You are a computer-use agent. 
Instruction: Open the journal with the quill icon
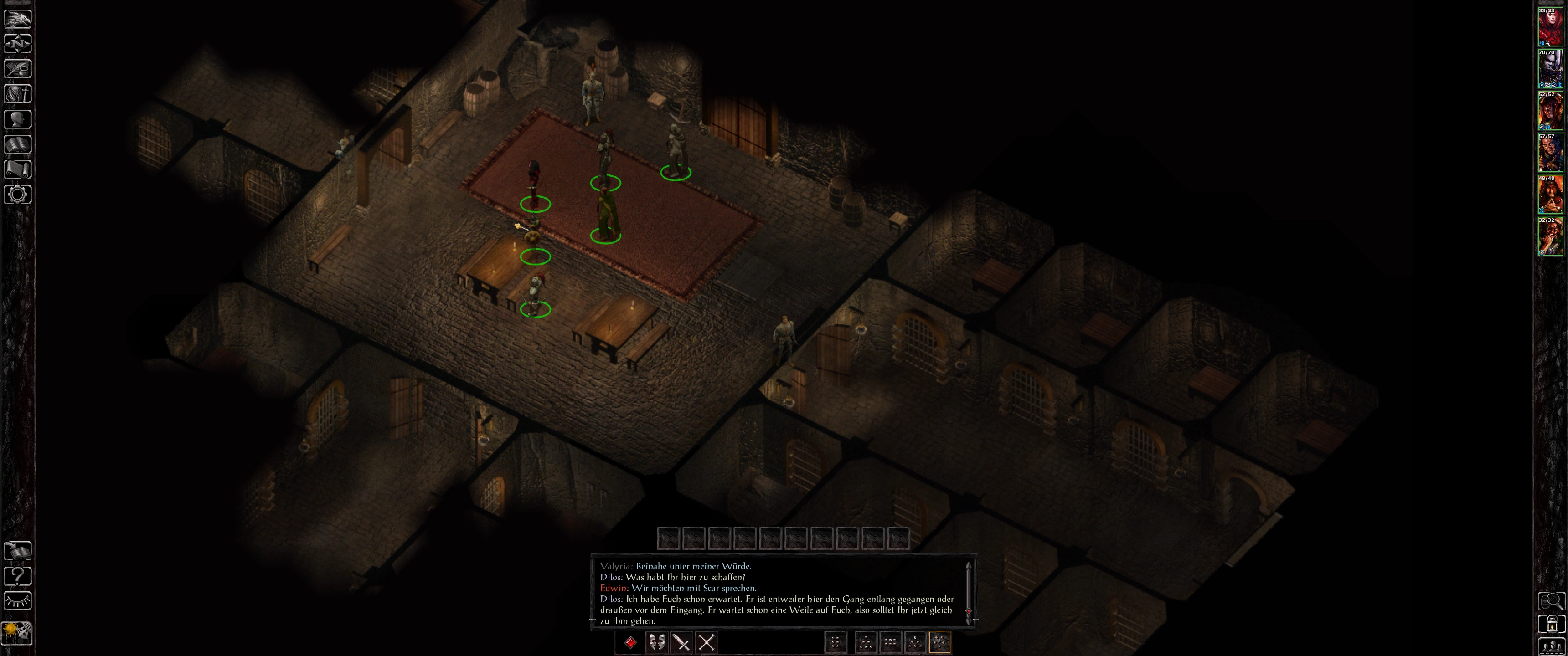[18, 69]
